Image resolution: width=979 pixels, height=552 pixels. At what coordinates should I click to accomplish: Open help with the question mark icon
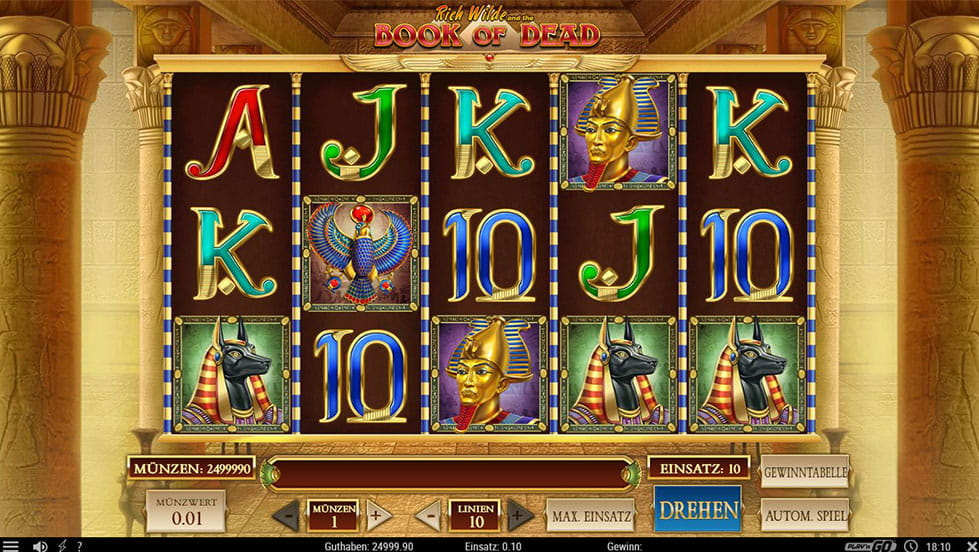79,546
